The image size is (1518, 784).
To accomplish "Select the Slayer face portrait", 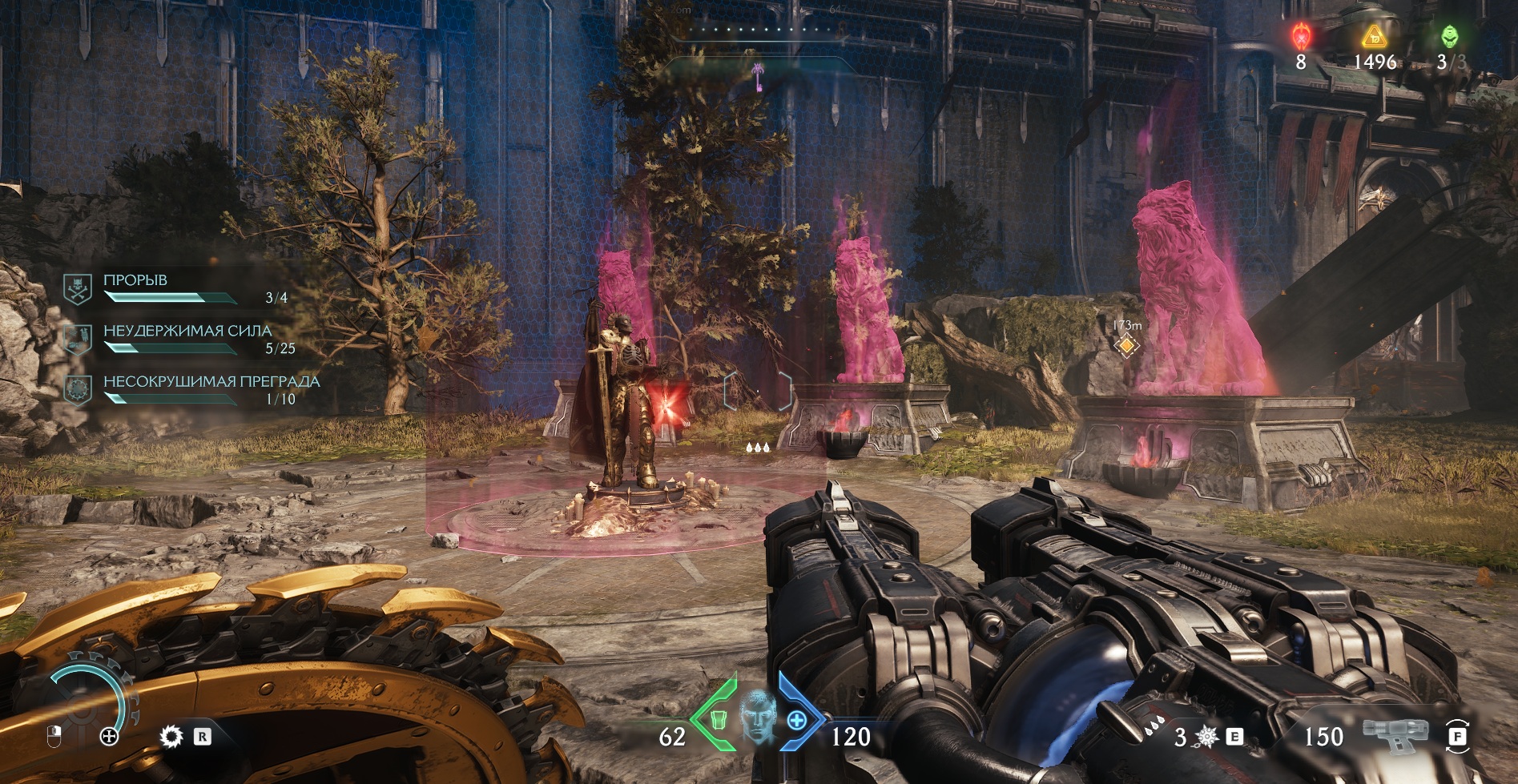I will coord(756,716).
